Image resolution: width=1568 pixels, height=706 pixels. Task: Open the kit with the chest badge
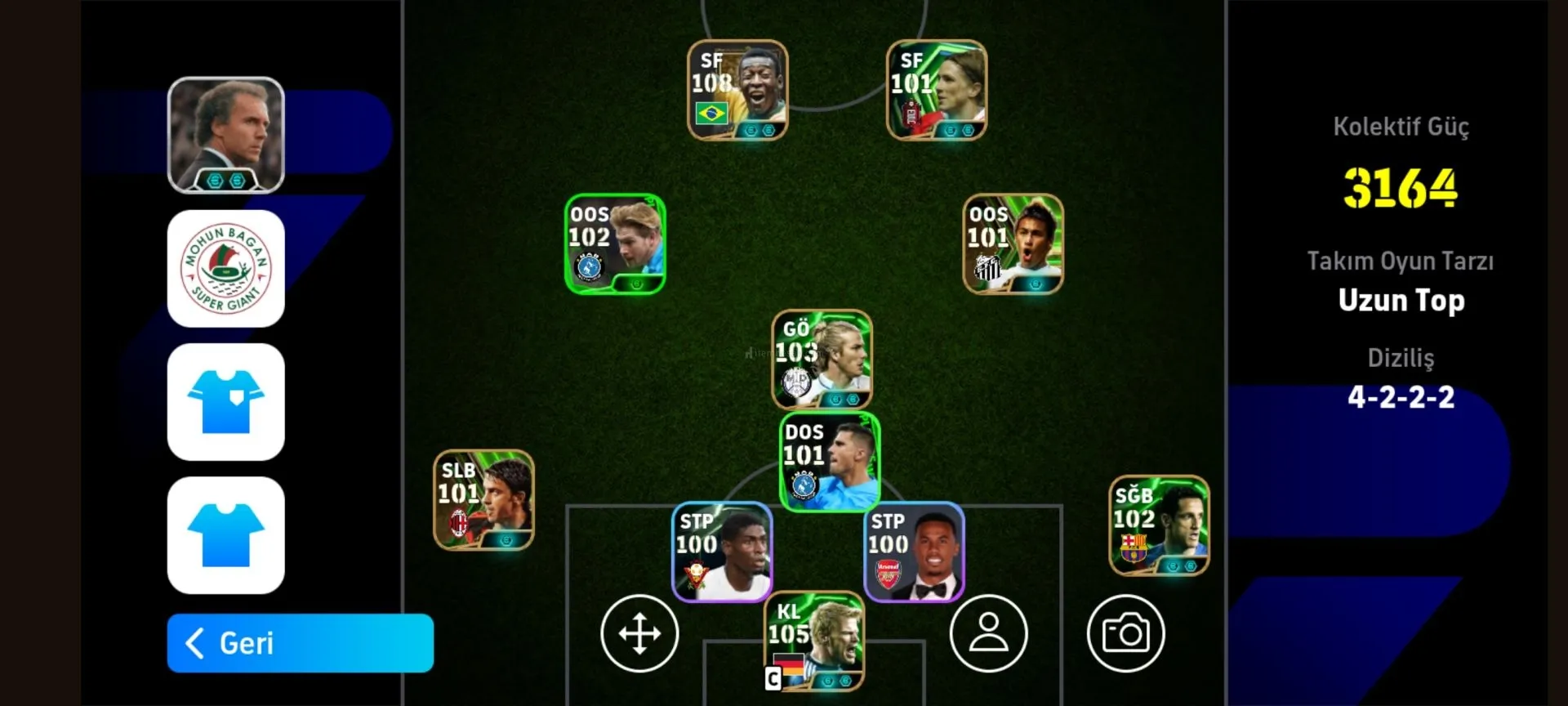(226, 402)
